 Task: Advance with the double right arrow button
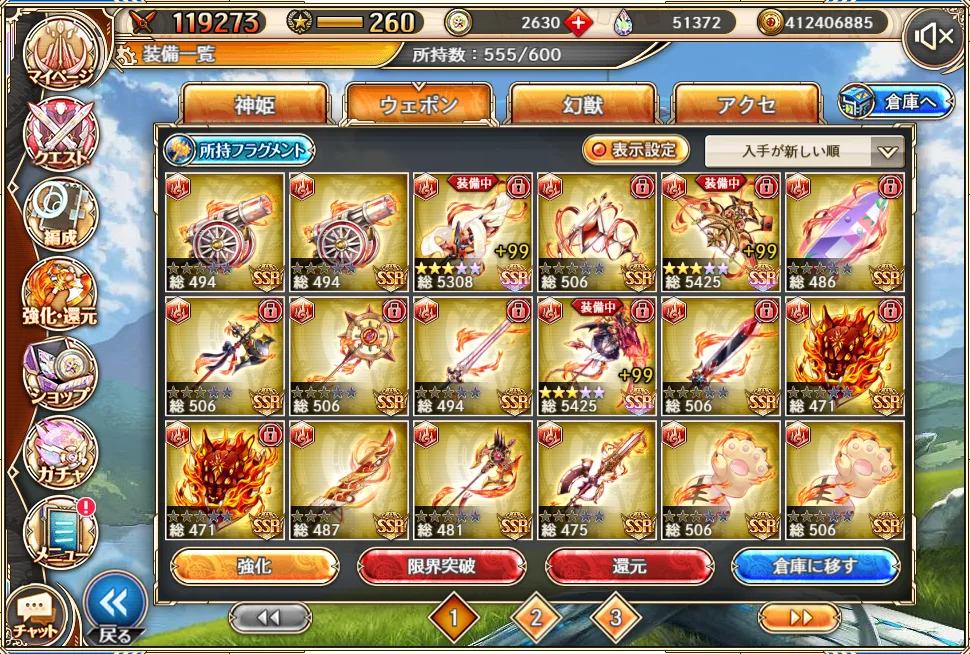[800, 618]
